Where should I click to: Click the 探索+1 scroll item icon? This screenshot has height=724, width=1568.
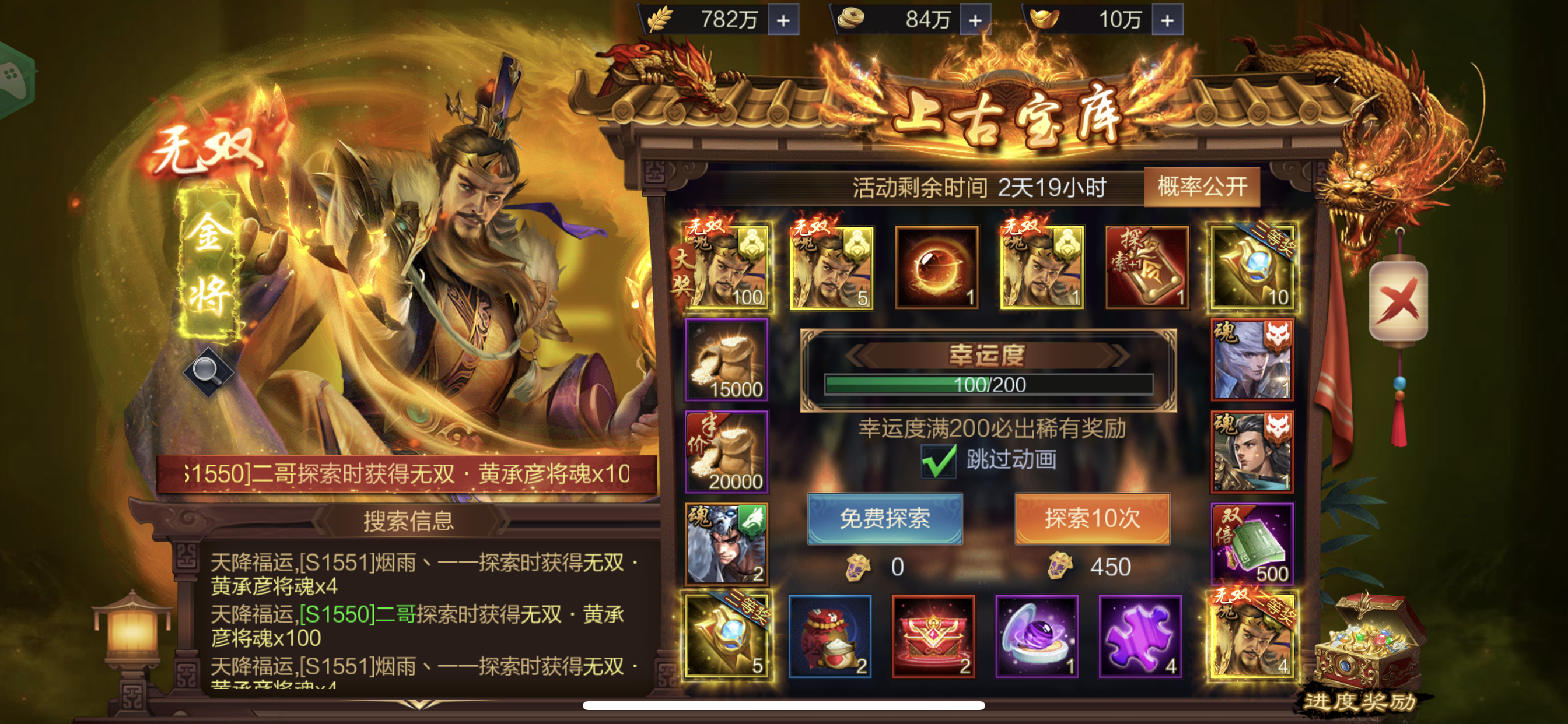[x=1147, y=268]
